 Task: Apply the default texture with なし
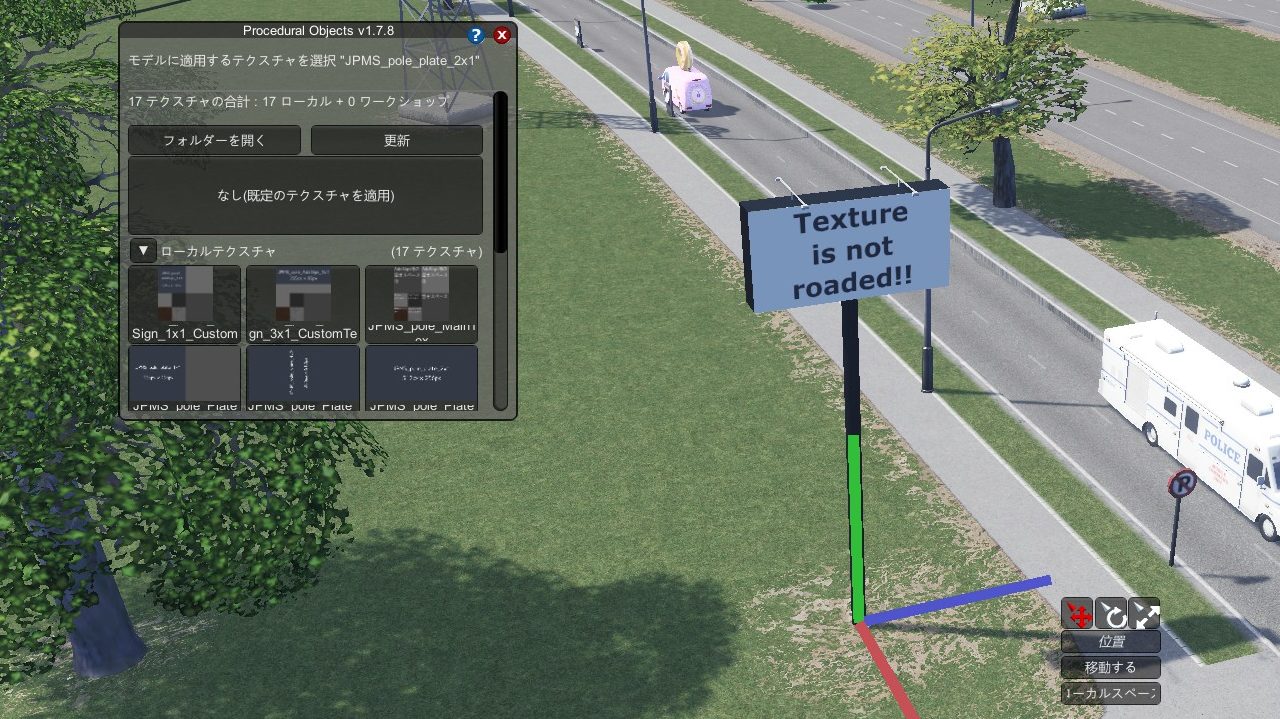coord(305,195)
